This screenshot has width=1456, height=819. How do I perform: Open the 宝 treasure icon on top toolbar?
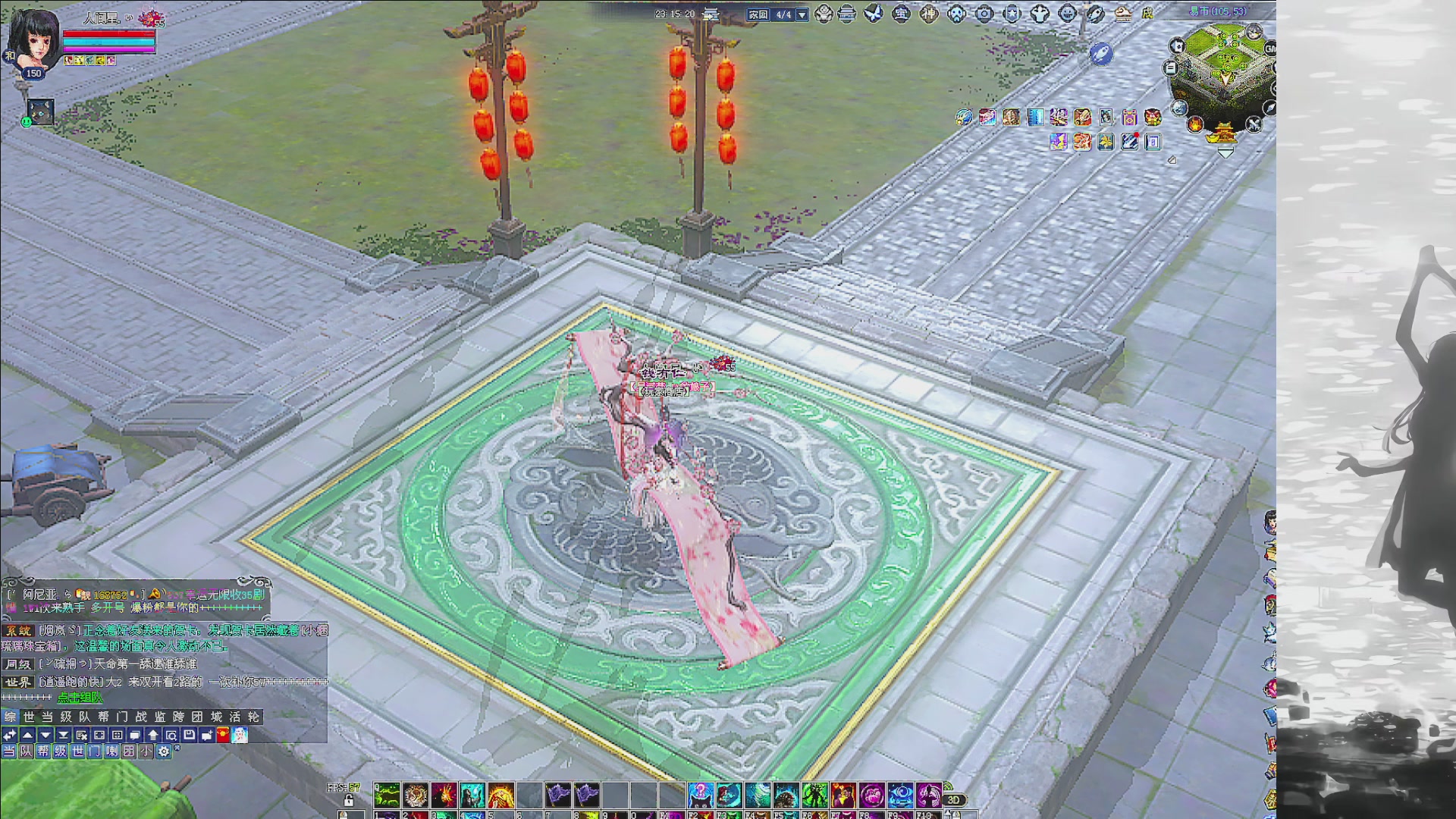(901, 14)
